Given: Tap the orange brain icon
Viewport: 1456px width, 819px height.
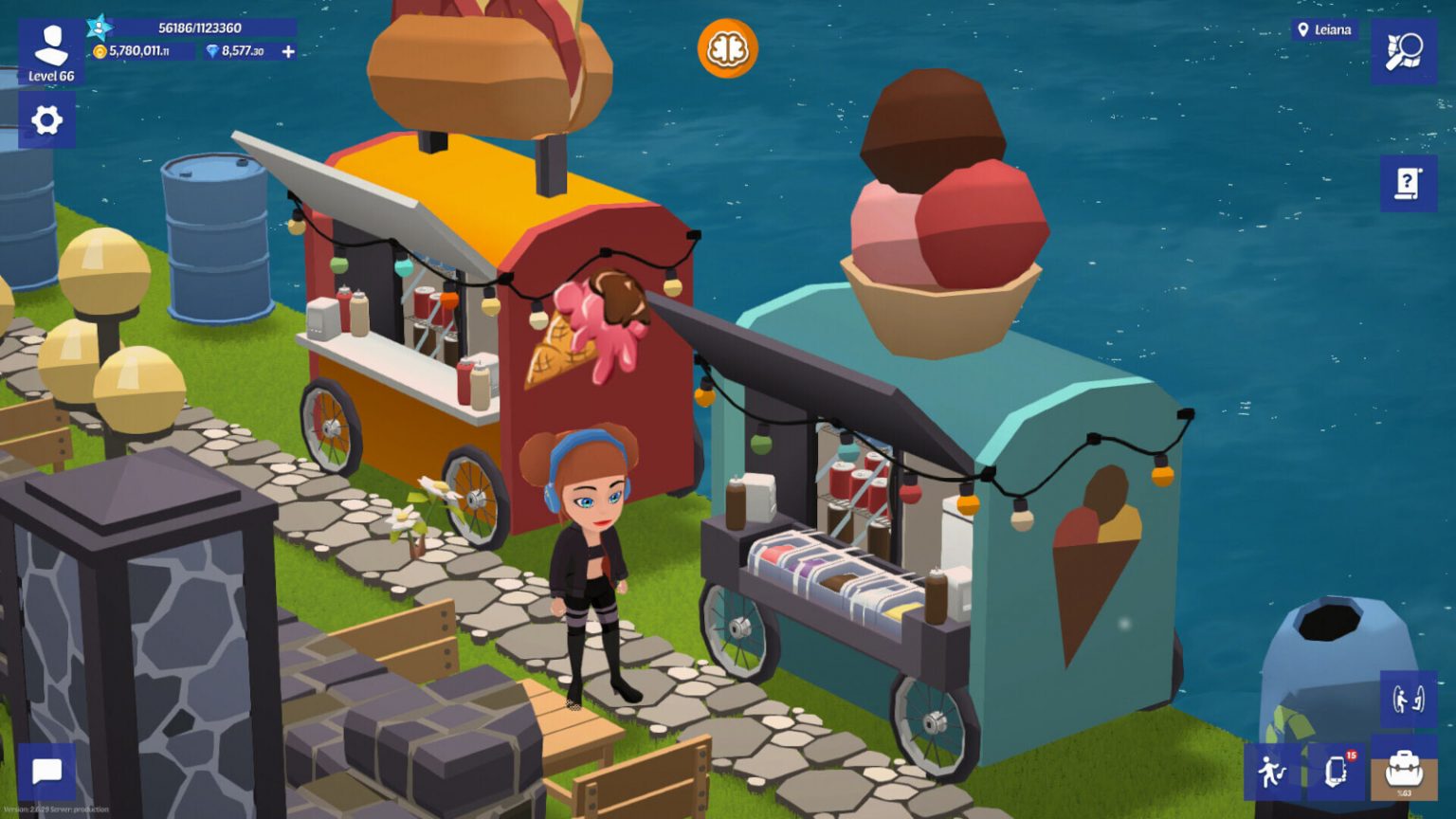Looking at the screenshot, I should pyautogui.click(x=728, y=48).
